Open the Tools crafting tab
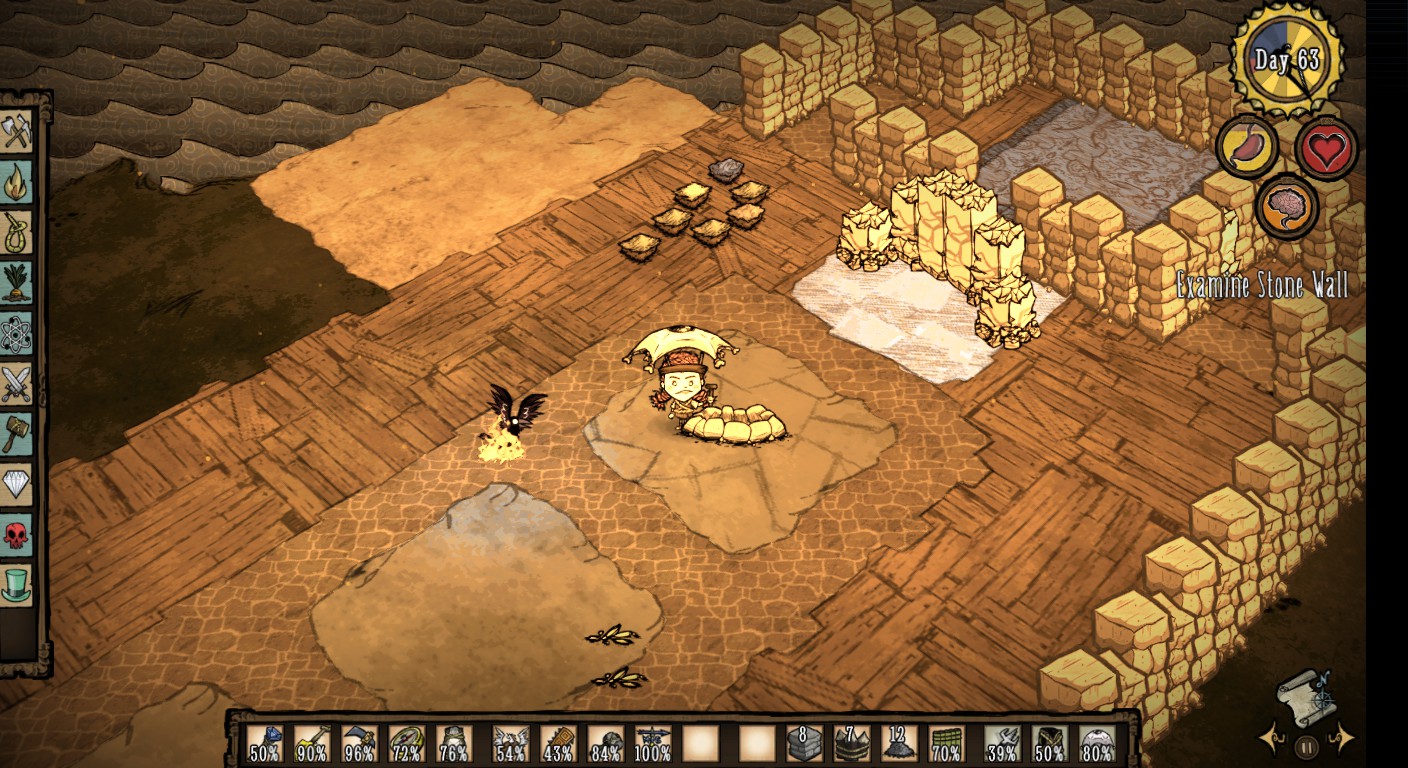 point(17,131)
